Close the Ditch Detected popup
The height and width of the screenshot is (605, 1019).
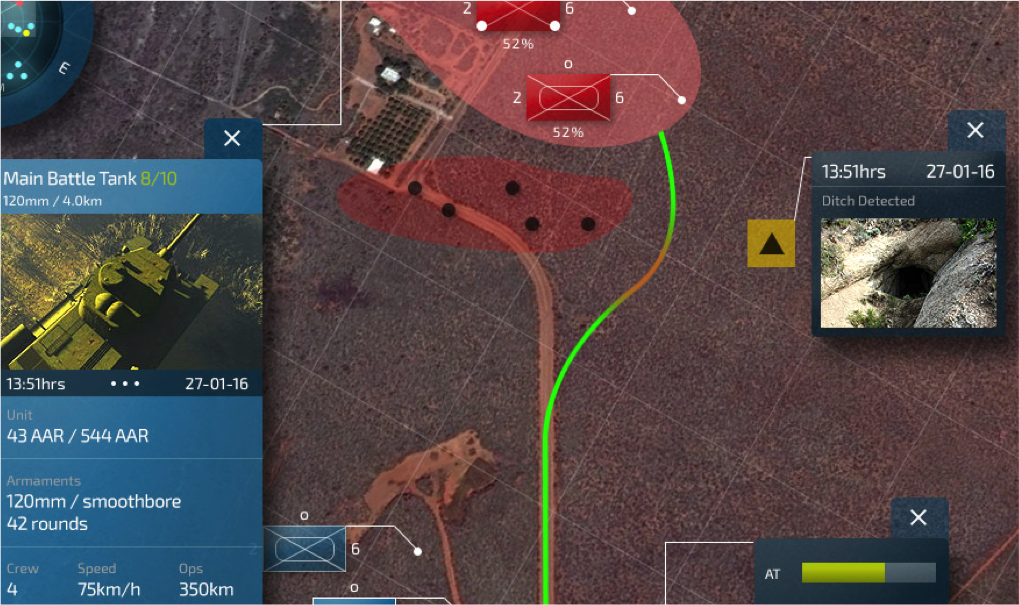976,130
